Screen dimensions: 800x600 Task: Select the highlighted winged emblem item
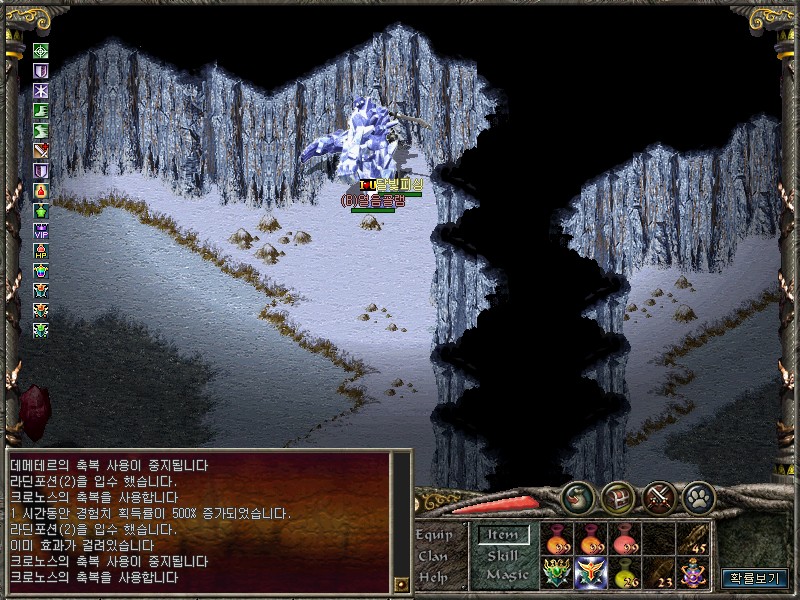591,573
